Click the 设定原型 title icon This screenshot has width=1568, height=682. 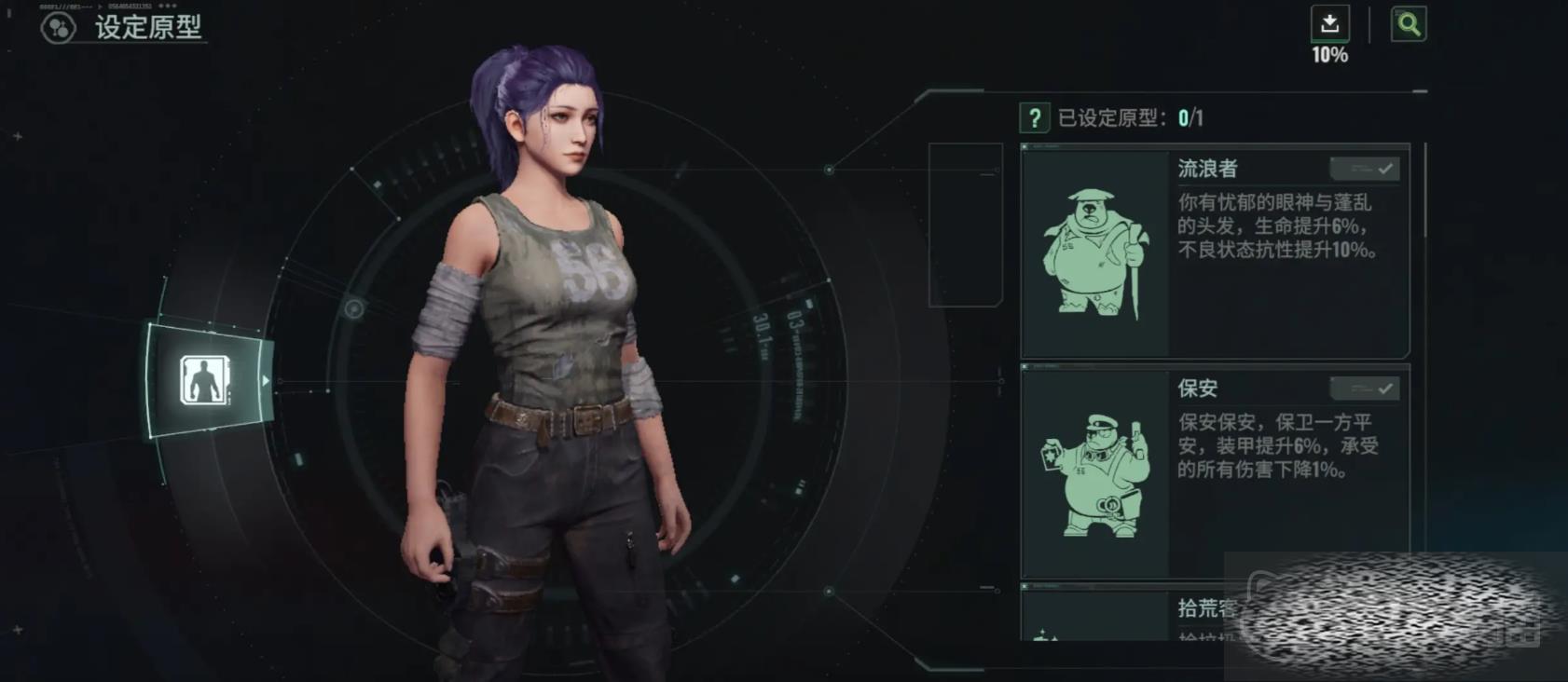(58, 28)
